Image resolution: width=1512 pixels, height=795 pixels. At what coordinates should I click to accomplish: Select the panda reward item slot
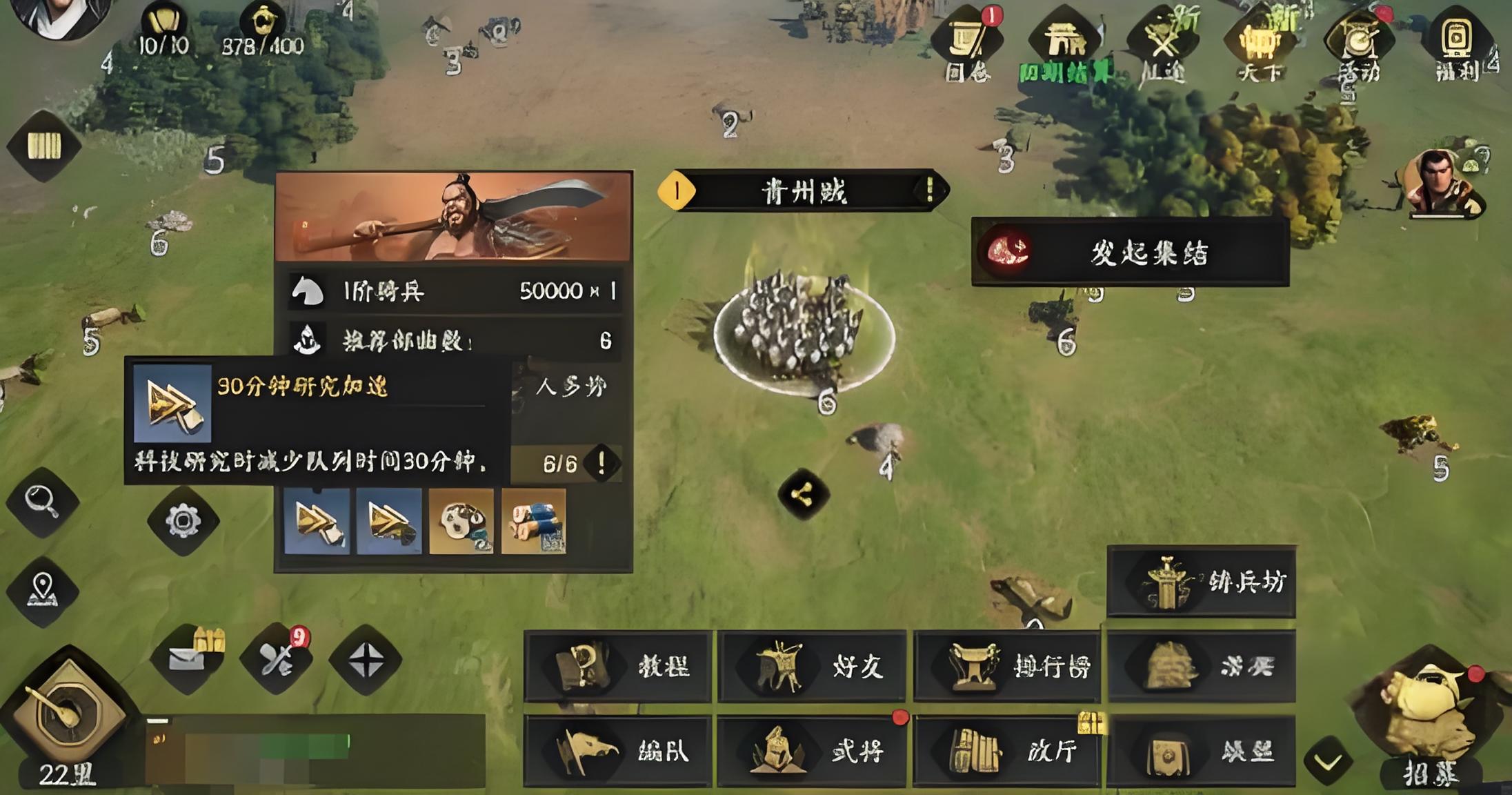pos(461,522)
